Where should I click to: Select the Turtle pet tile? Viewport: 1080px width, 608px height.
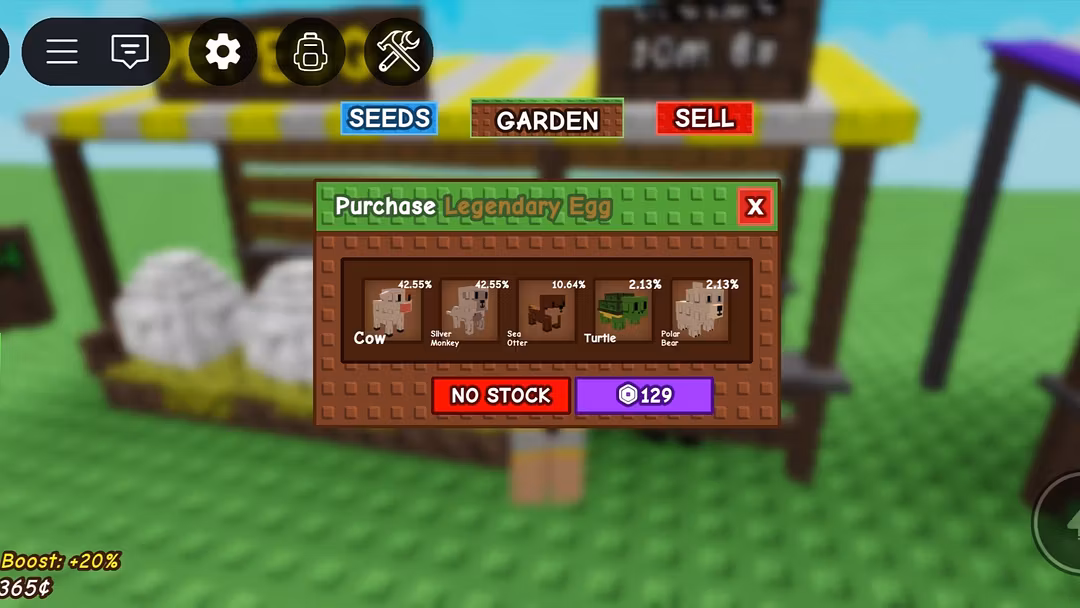pyautogui.click(x=623, y=311)
